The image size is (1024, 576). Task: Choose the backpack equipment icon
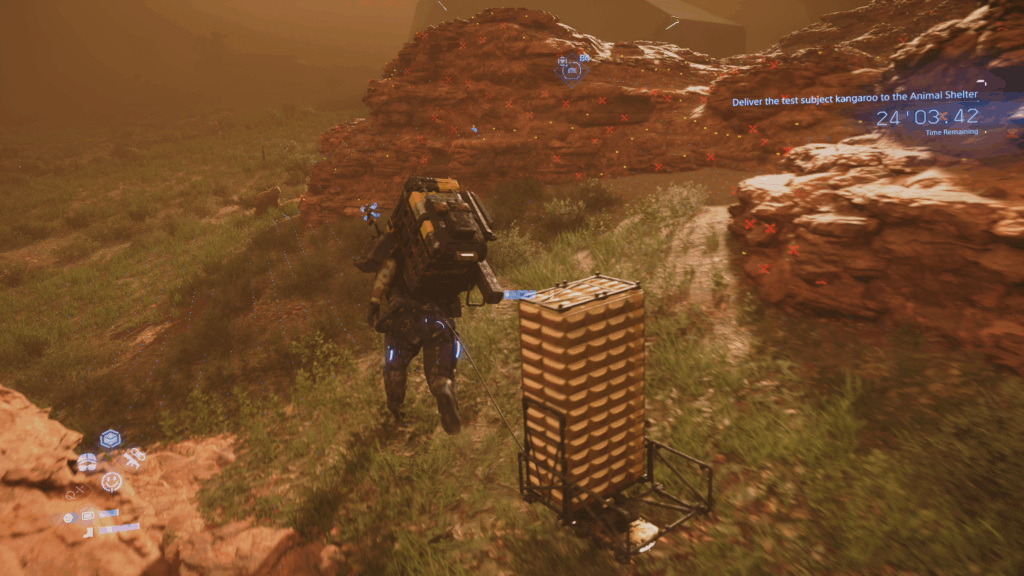tap(87, 462)
